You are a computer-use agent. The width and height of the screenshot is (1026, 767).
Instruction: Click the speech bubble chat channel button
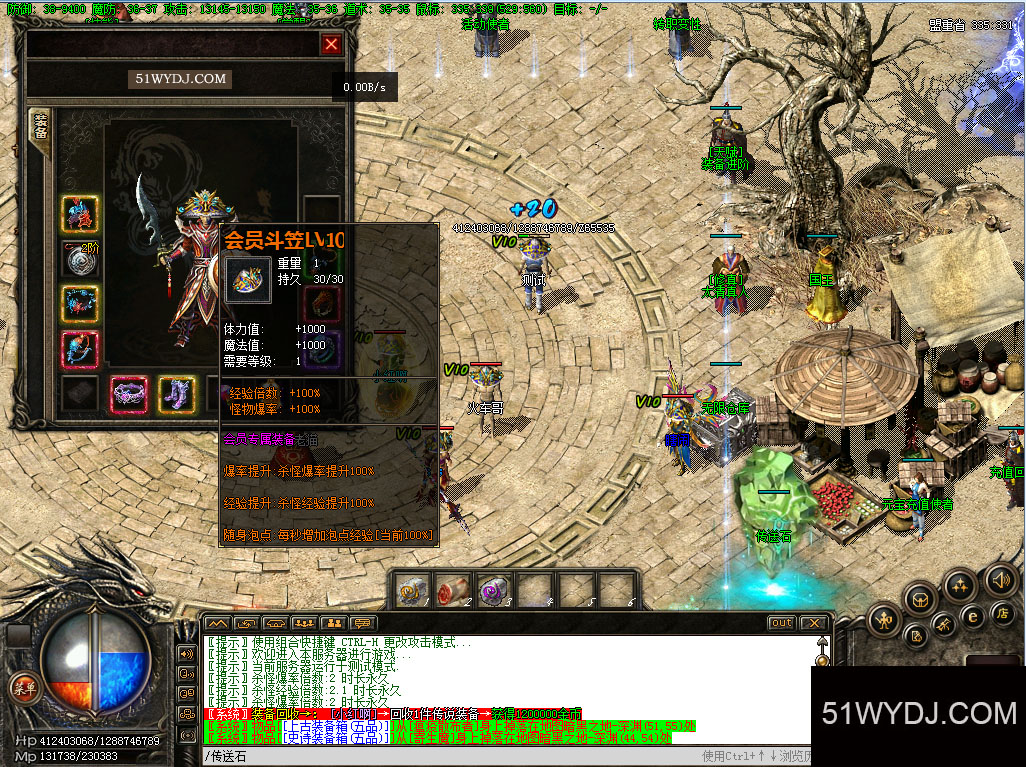(x=363, y=623)
